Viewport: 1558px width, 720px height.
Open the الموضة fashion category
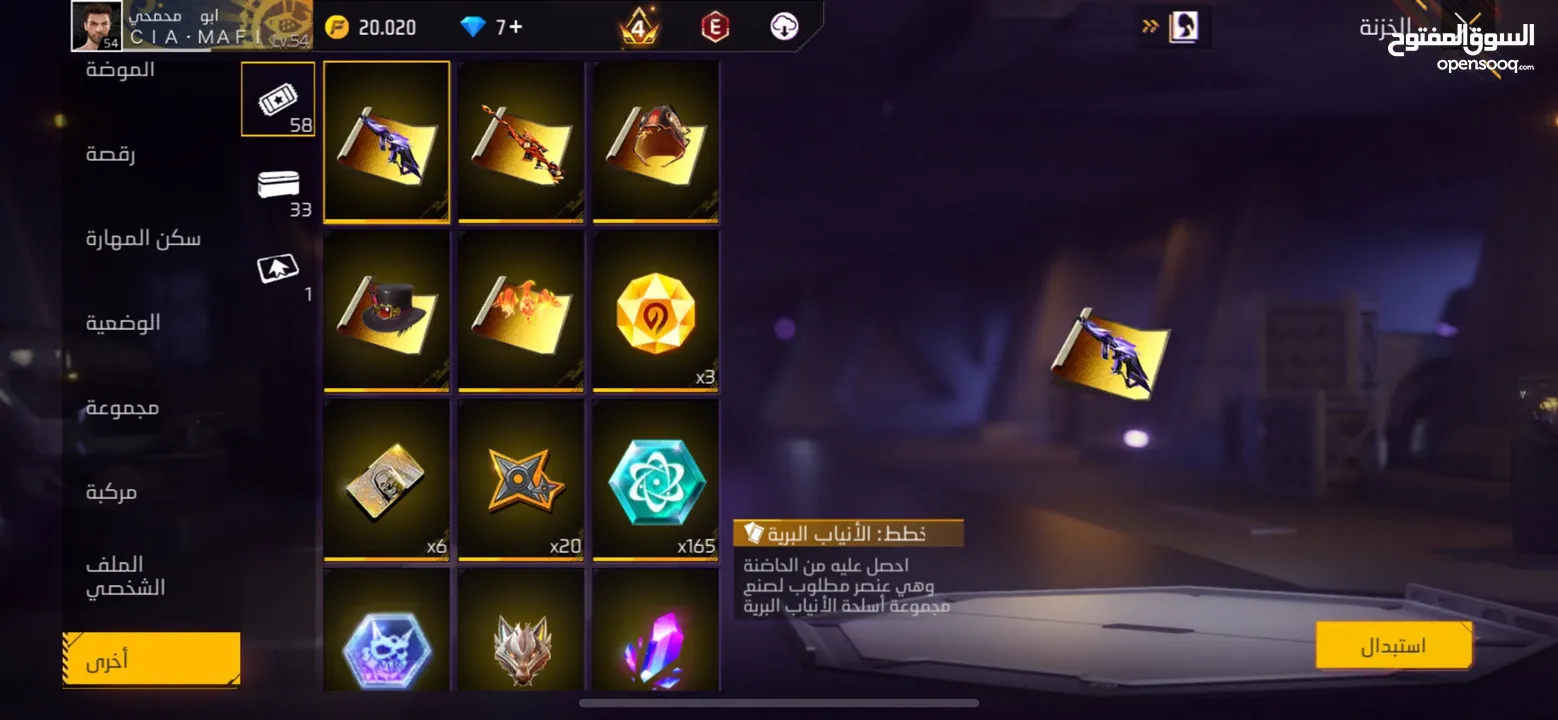point(120,70)
